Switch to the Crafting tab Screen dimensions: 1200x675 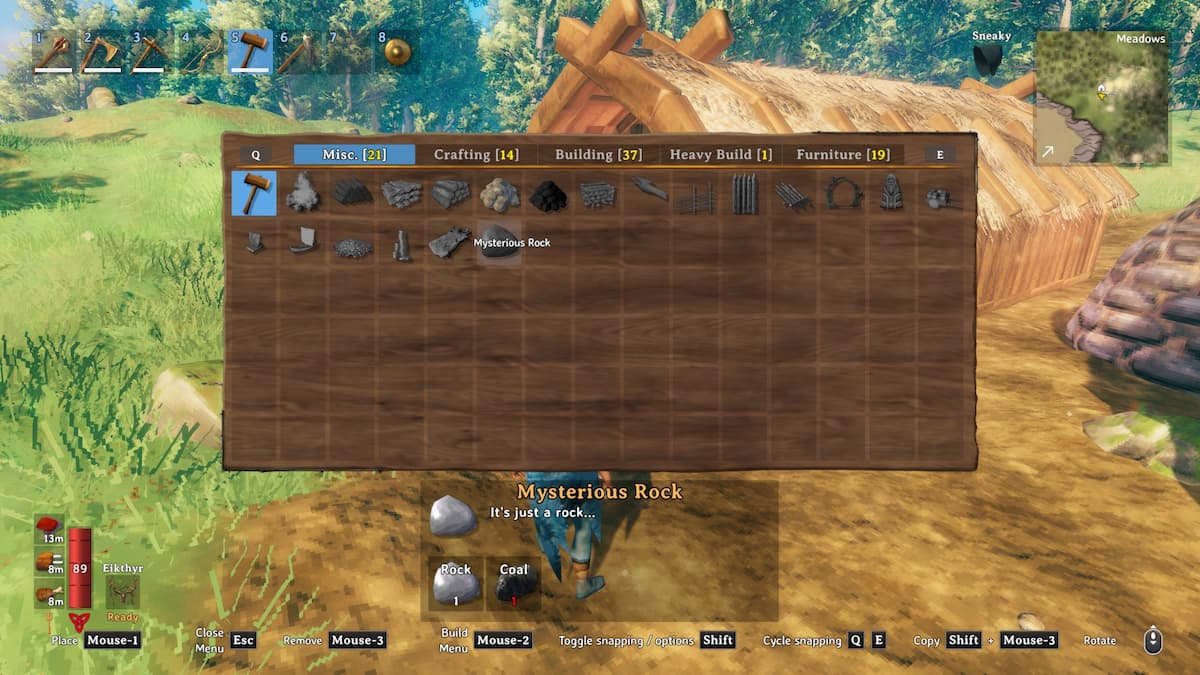tap(476, 155)
